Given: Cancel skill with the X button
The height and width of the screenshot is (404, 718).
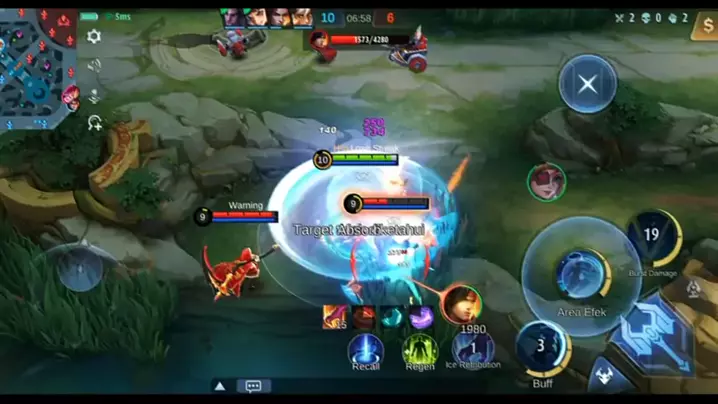Looking at the screenshot, I should (587, 83).
